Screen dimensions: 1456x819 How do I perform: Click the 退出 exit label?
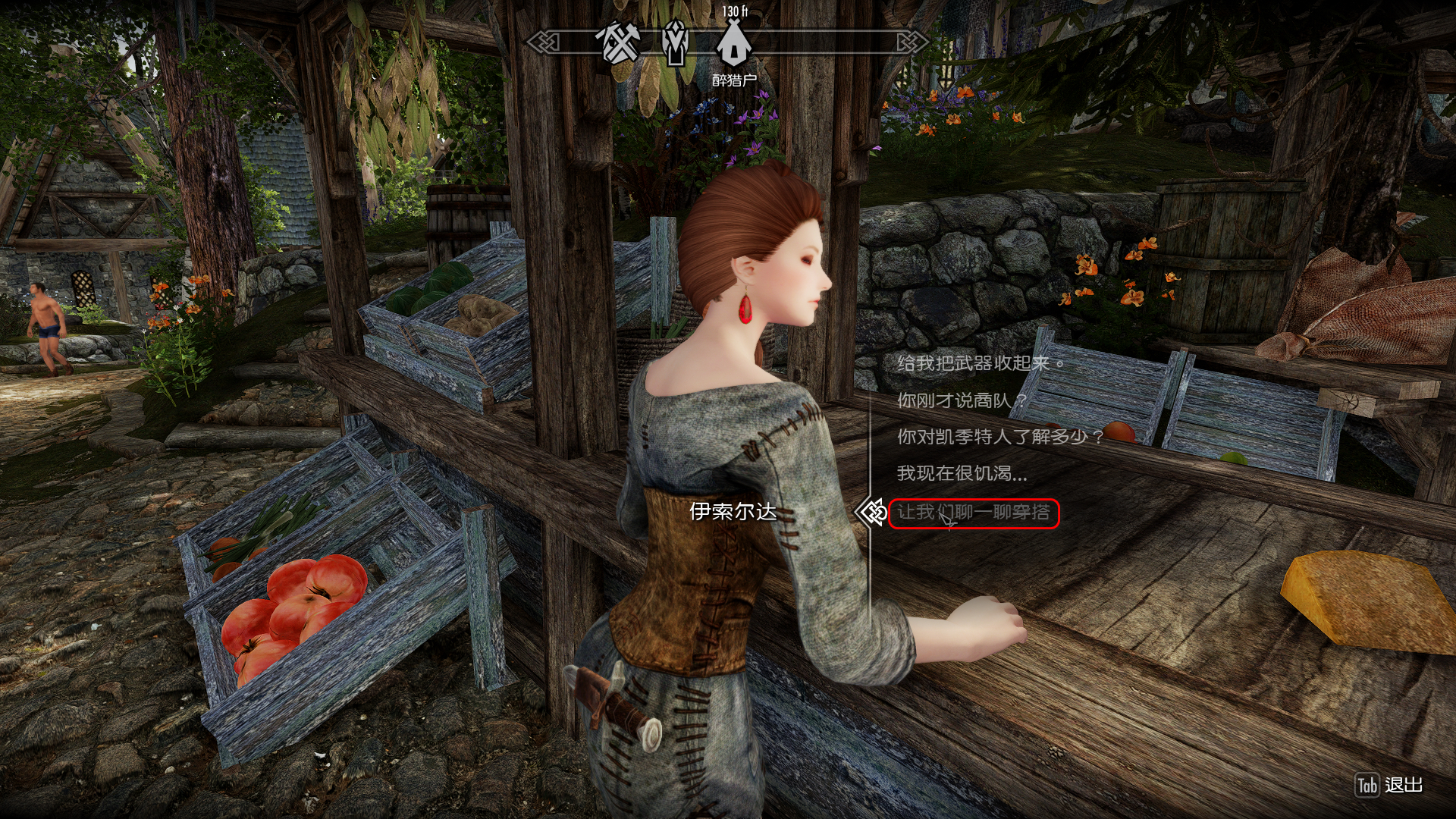coord(1403,786)
